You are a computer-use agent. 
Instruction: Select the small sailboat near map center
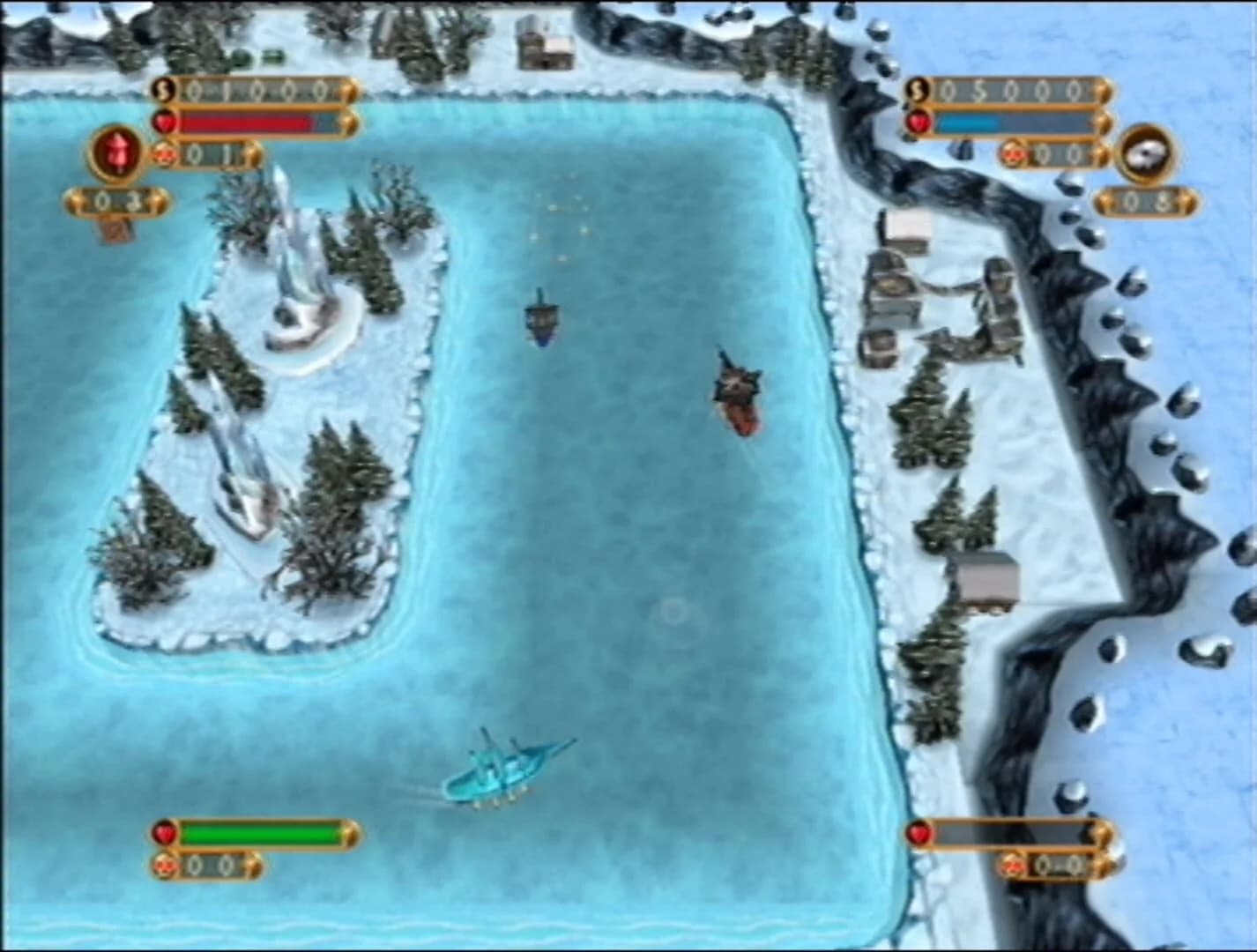pos(539,322)
